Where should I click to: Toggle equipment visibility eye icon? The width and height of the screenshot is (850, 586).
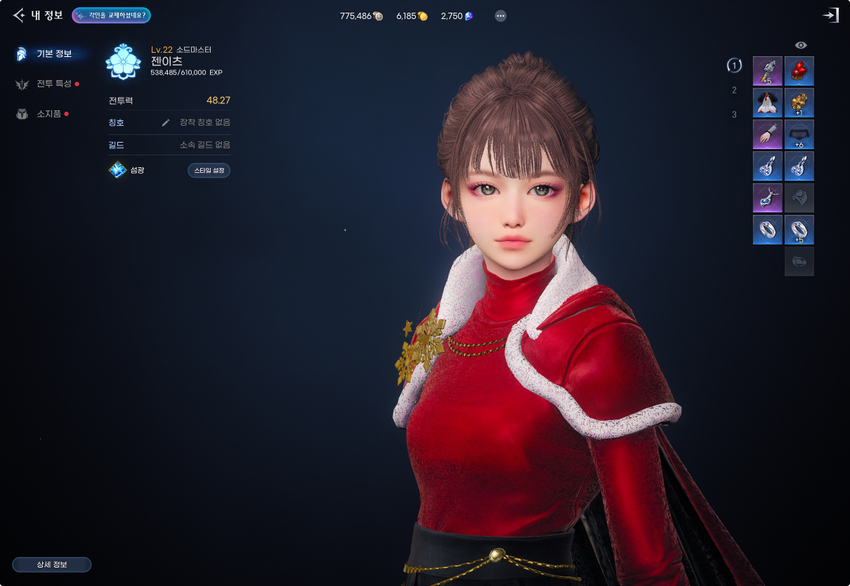point(800,45)
